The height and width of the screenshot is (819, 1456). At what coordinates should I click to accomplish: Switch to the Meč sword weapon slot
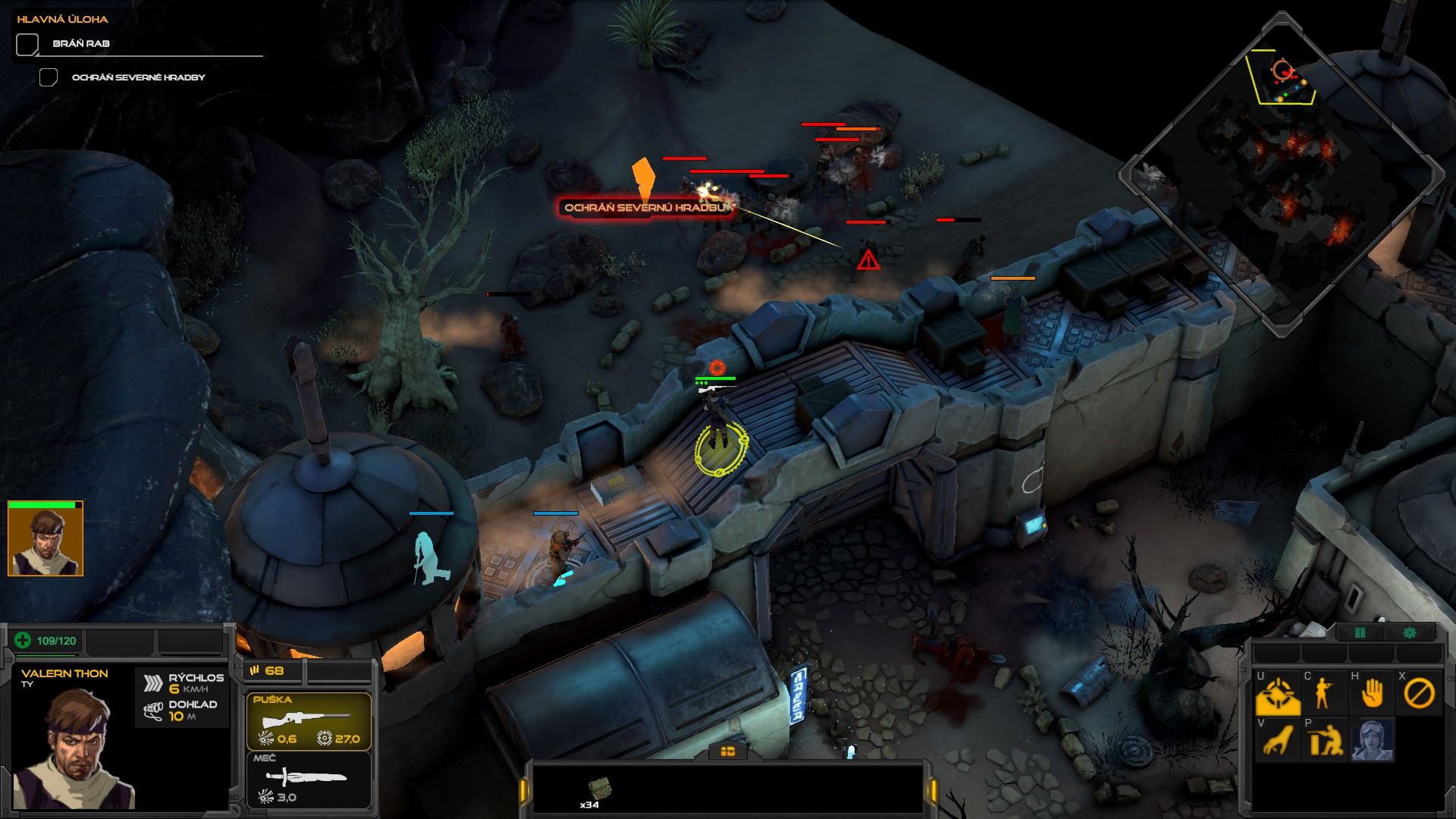point(309,779)
